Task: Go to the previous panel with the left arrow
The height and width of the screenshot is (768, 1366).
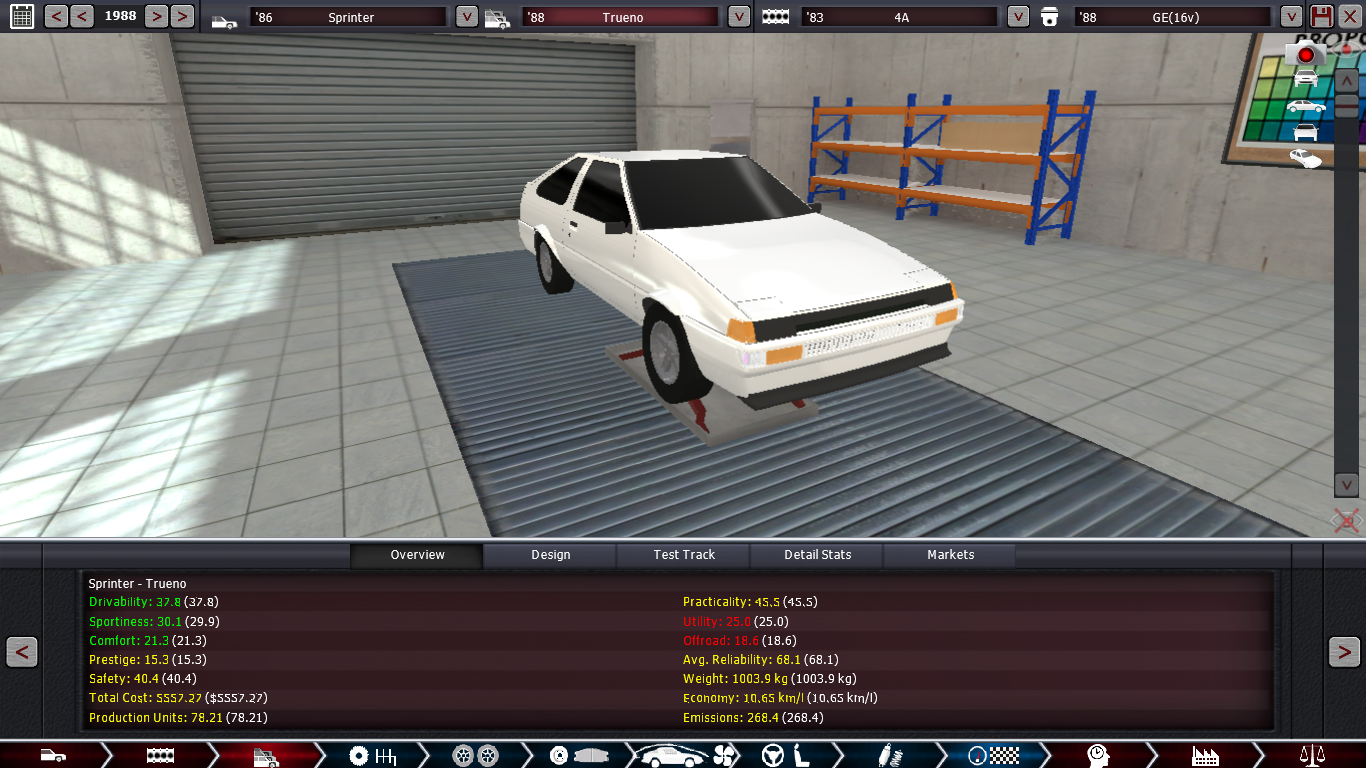Action: [22, 652]
